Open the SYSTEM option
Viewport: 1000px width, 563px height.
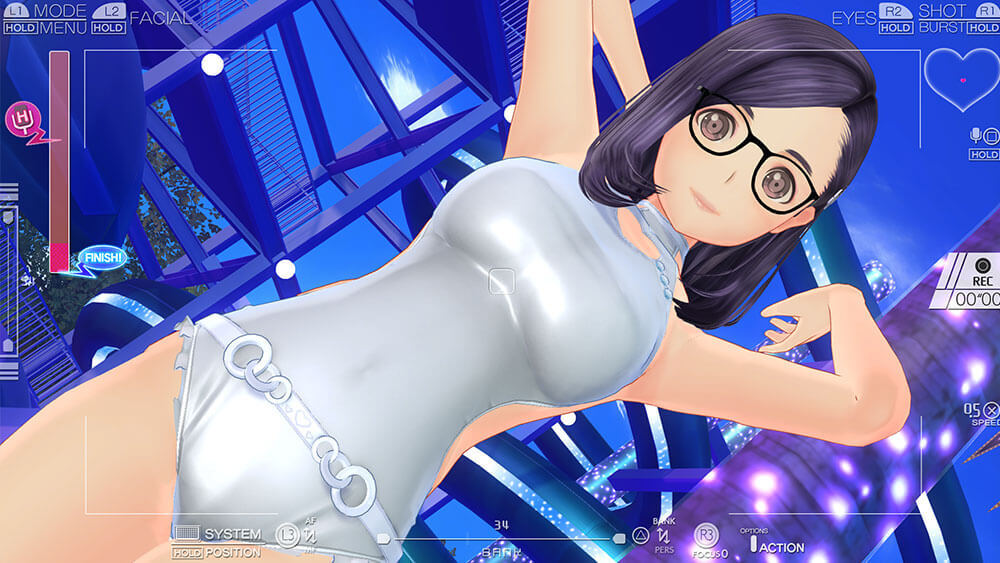click(x=231, y=534)
